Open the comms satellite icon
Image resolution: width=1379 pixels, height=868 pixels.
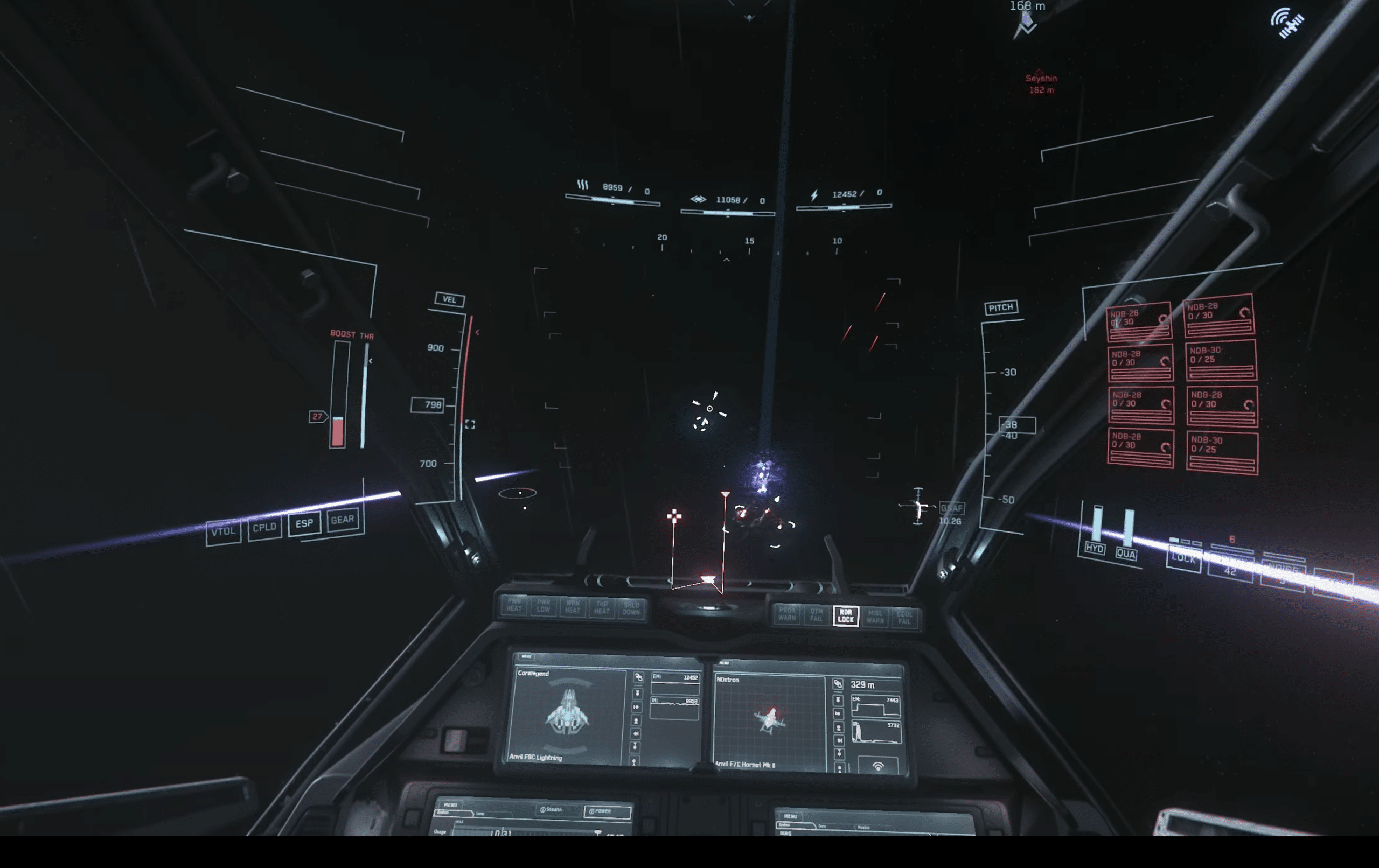point(1289,23)
